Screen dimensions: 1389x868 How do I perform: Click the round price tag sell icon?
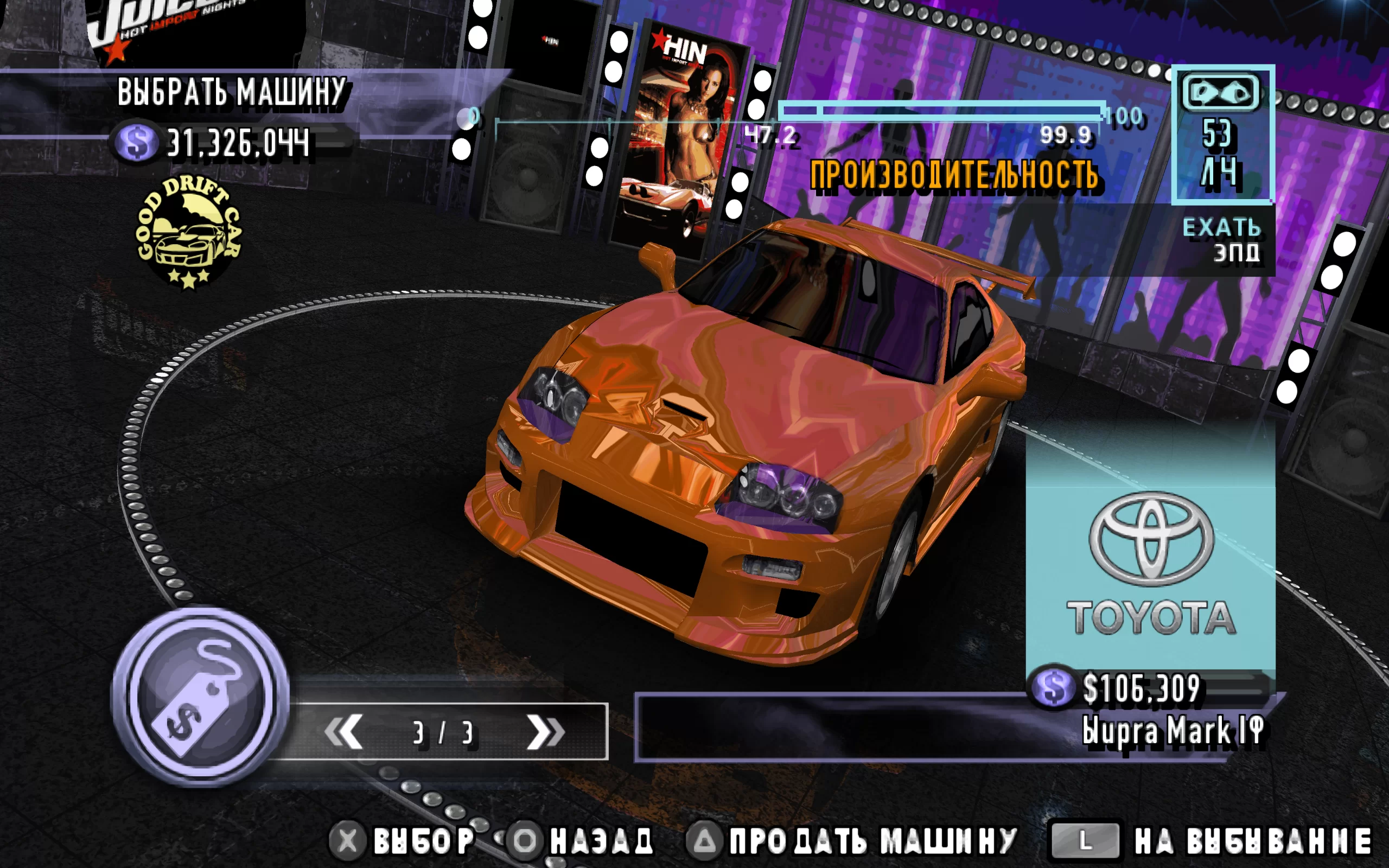click(x=200, y=697)
